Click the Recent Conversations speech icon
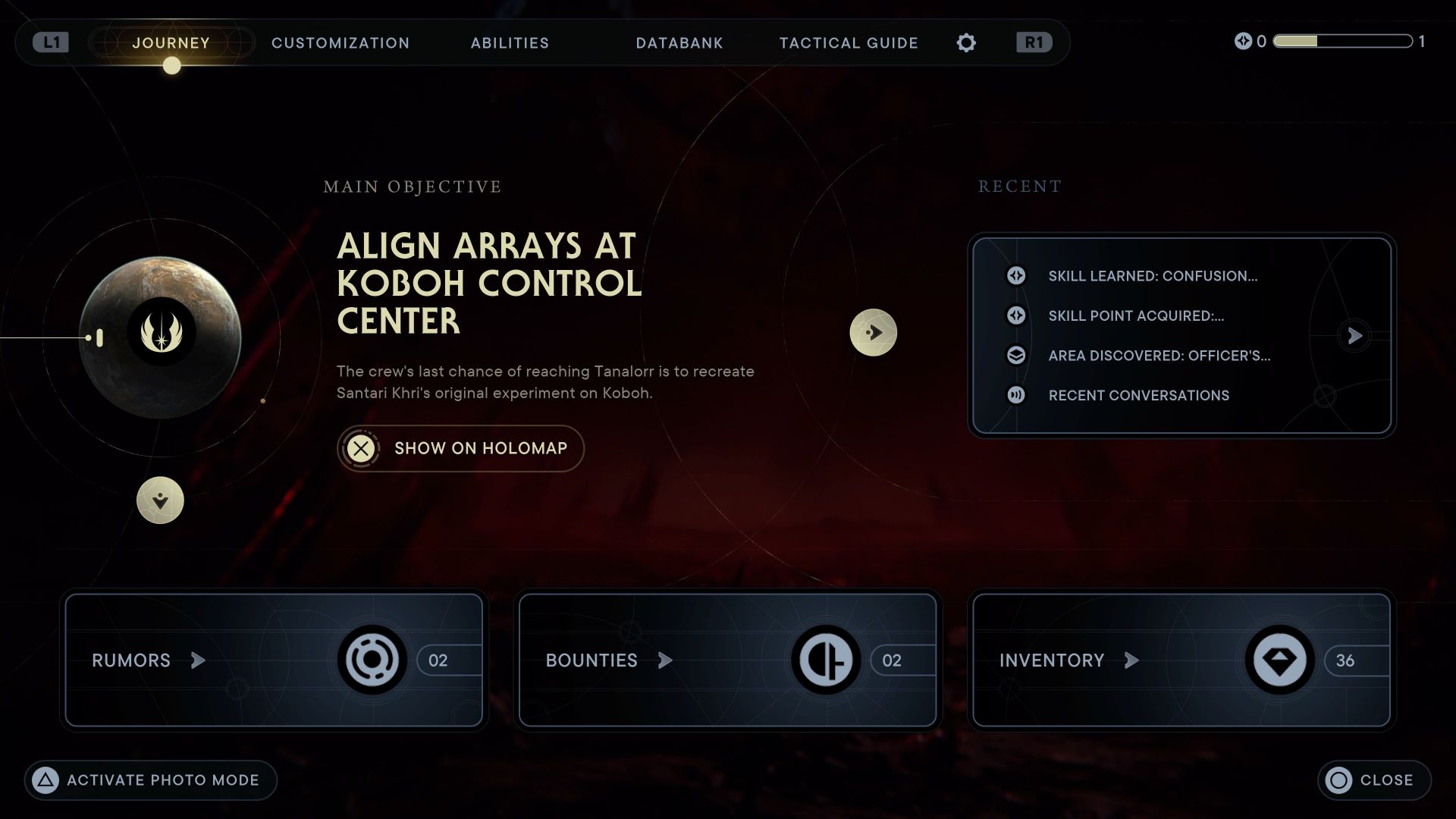 click(x=1015, y=395)
